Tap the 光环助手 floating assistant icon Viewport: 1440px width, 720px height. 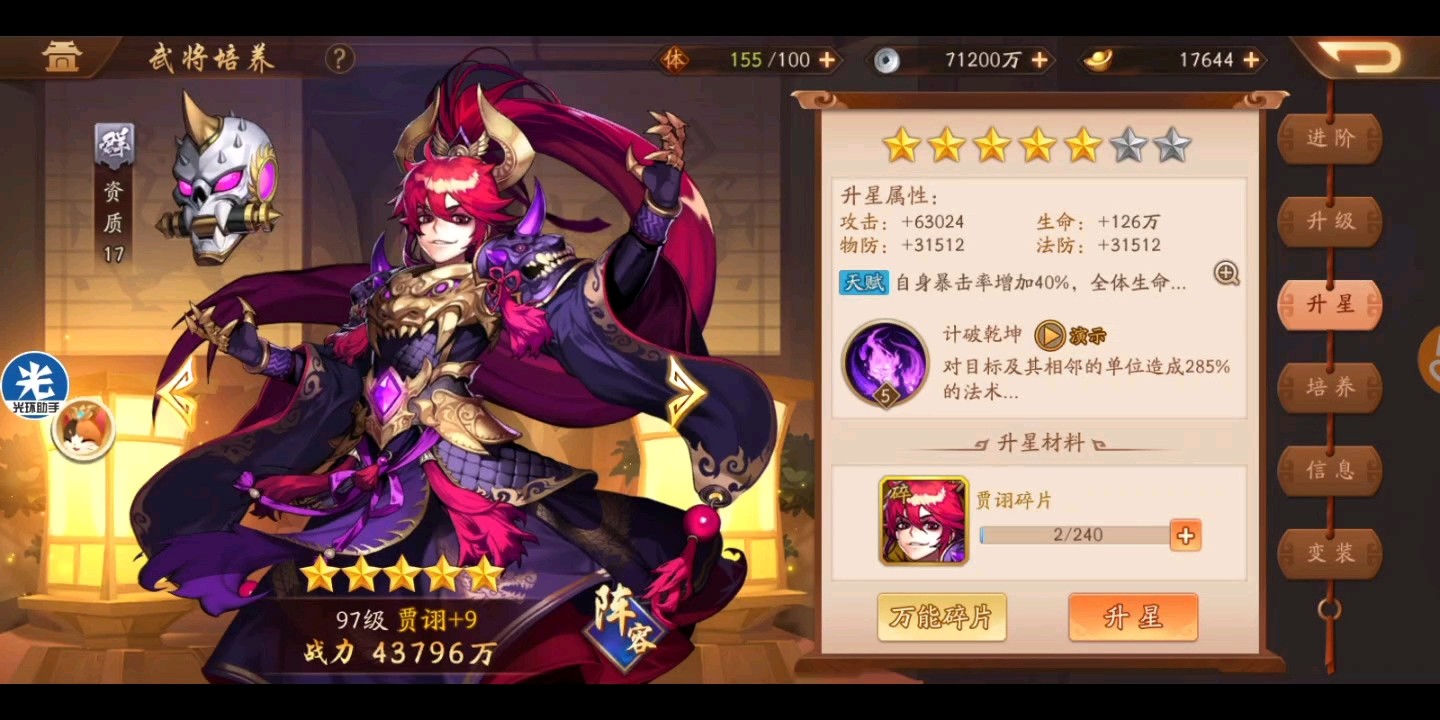pos(36,384)
